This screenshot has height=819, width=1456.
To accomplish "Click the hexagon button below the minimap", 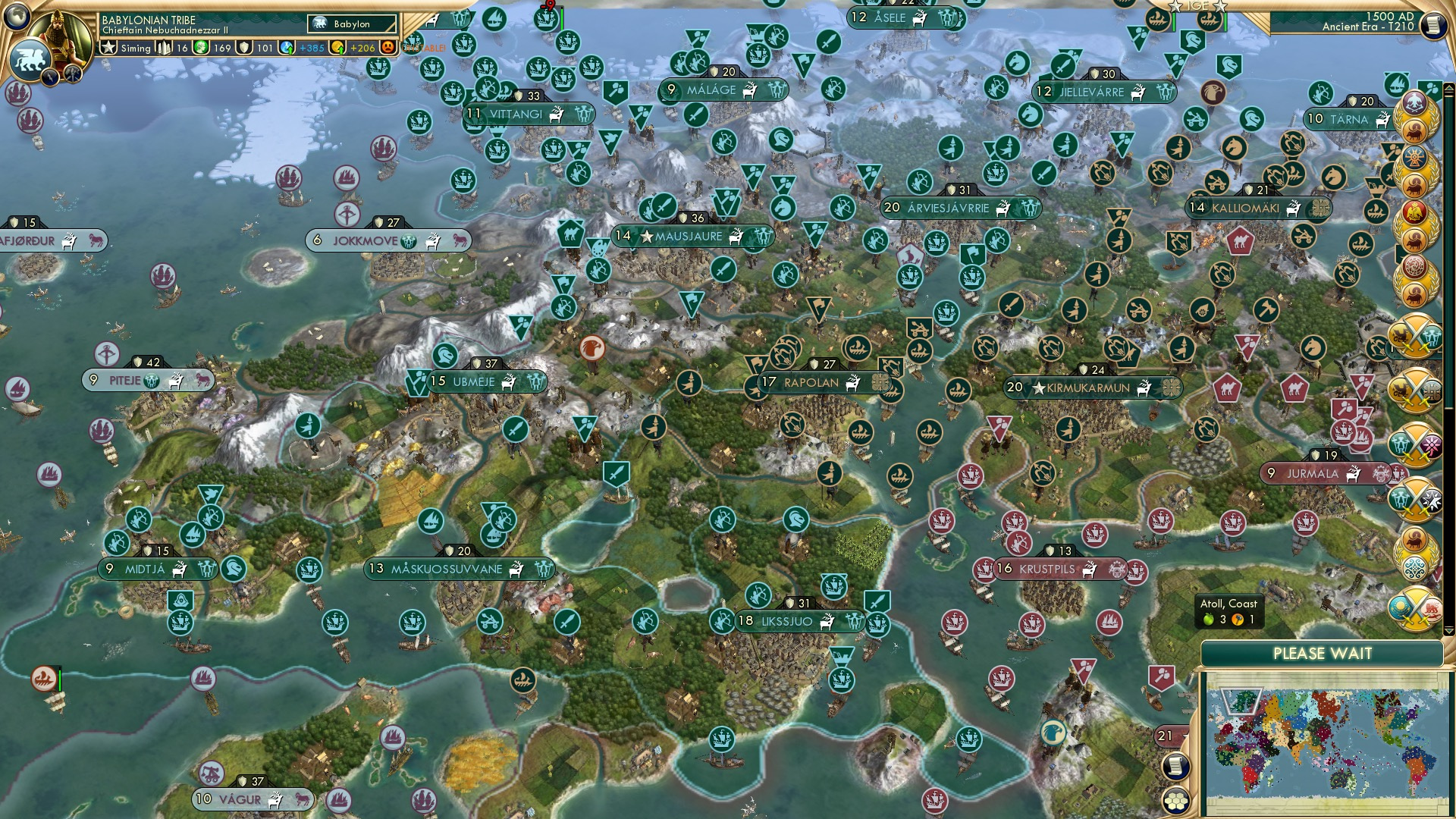I will point(1176,801).
